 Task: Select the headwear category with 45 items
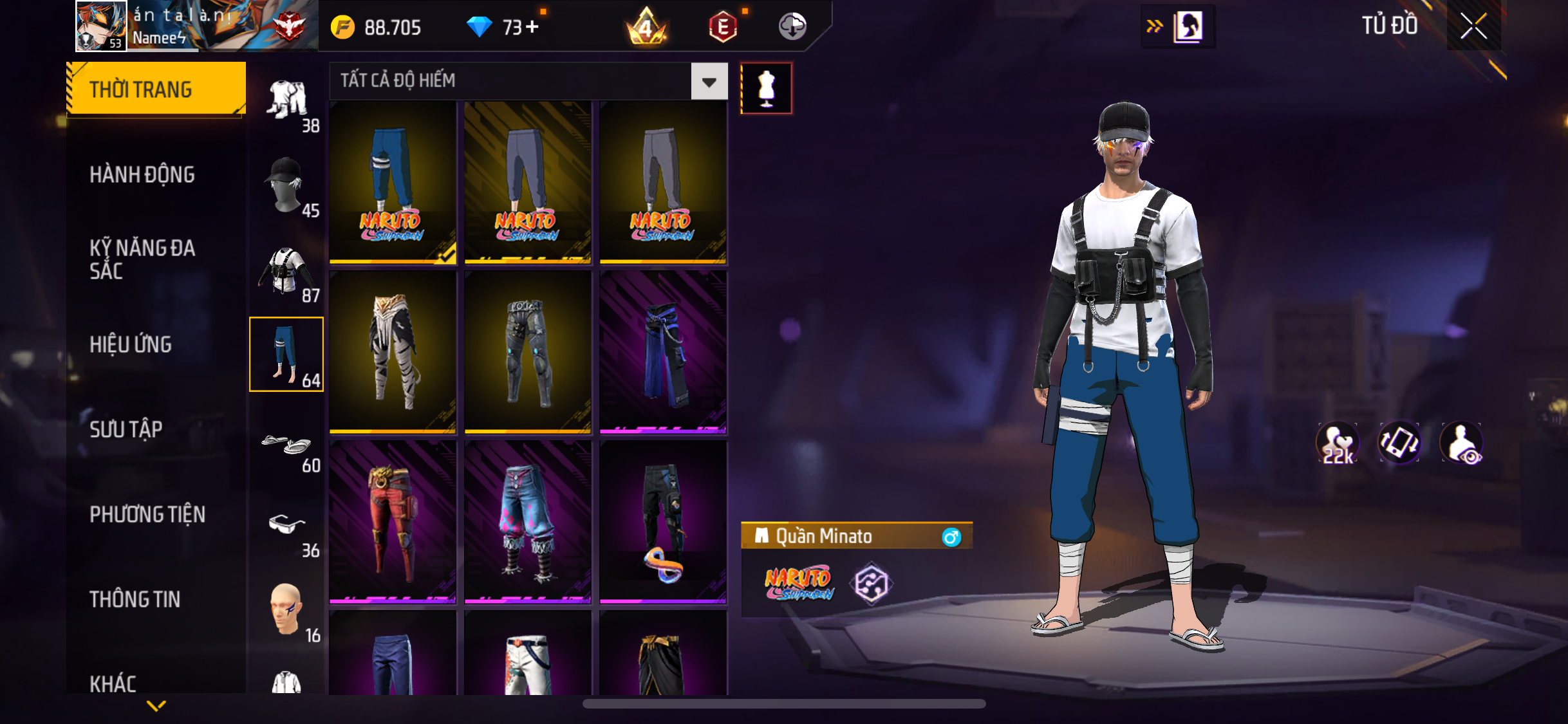click(286, 187)
